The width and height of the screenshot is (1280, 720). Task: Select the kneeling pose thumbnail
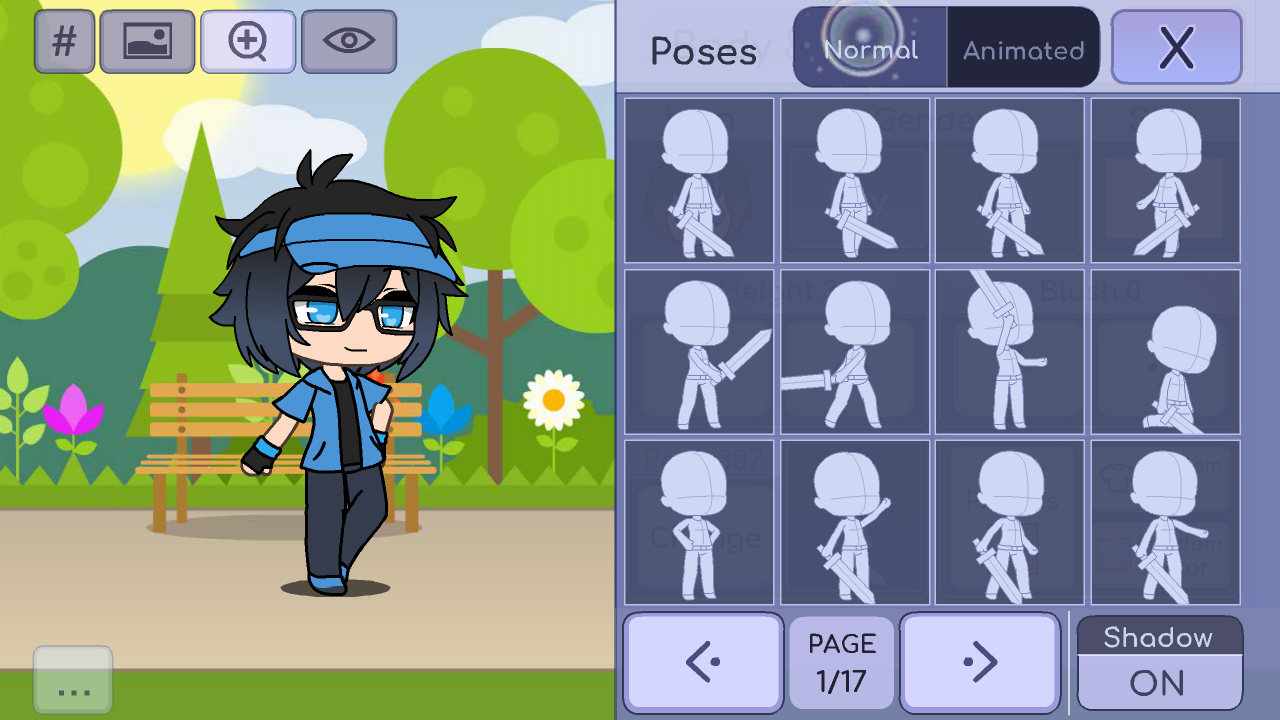click(x=1162, y=352)
